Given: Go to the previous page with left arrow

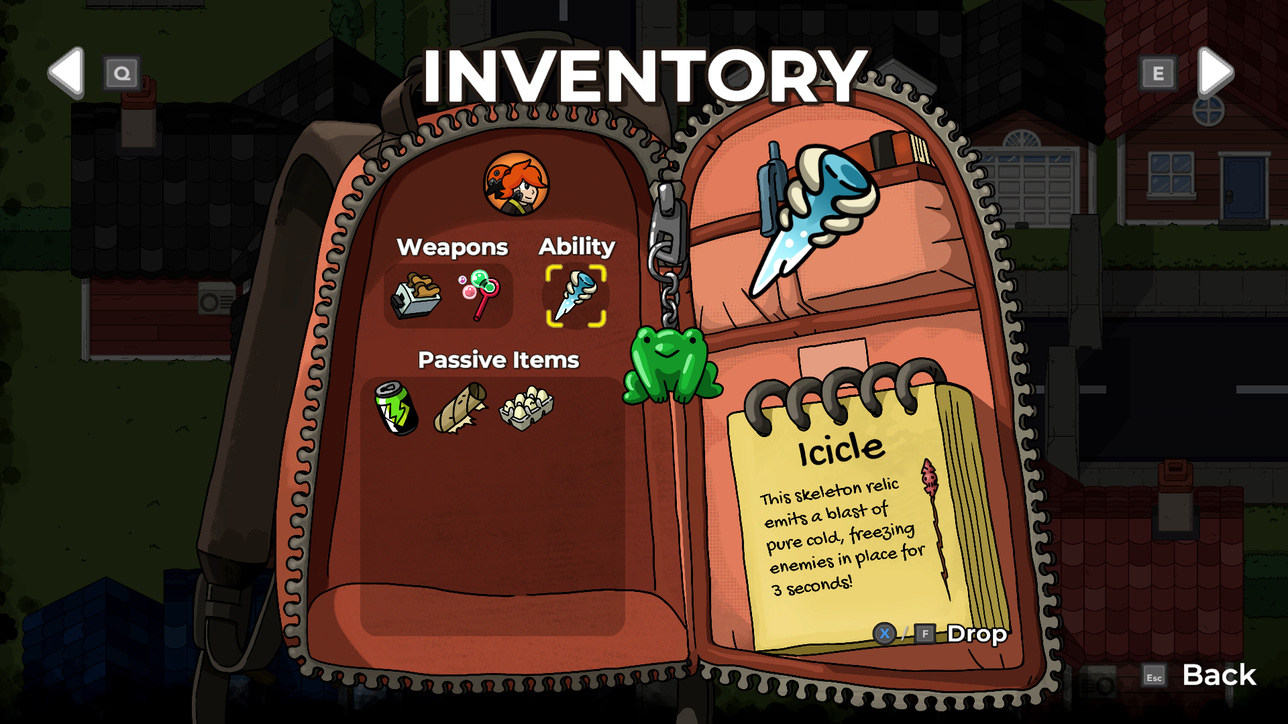Looking at the screenshot, I should pyautogui.click(x=67, y=72).
